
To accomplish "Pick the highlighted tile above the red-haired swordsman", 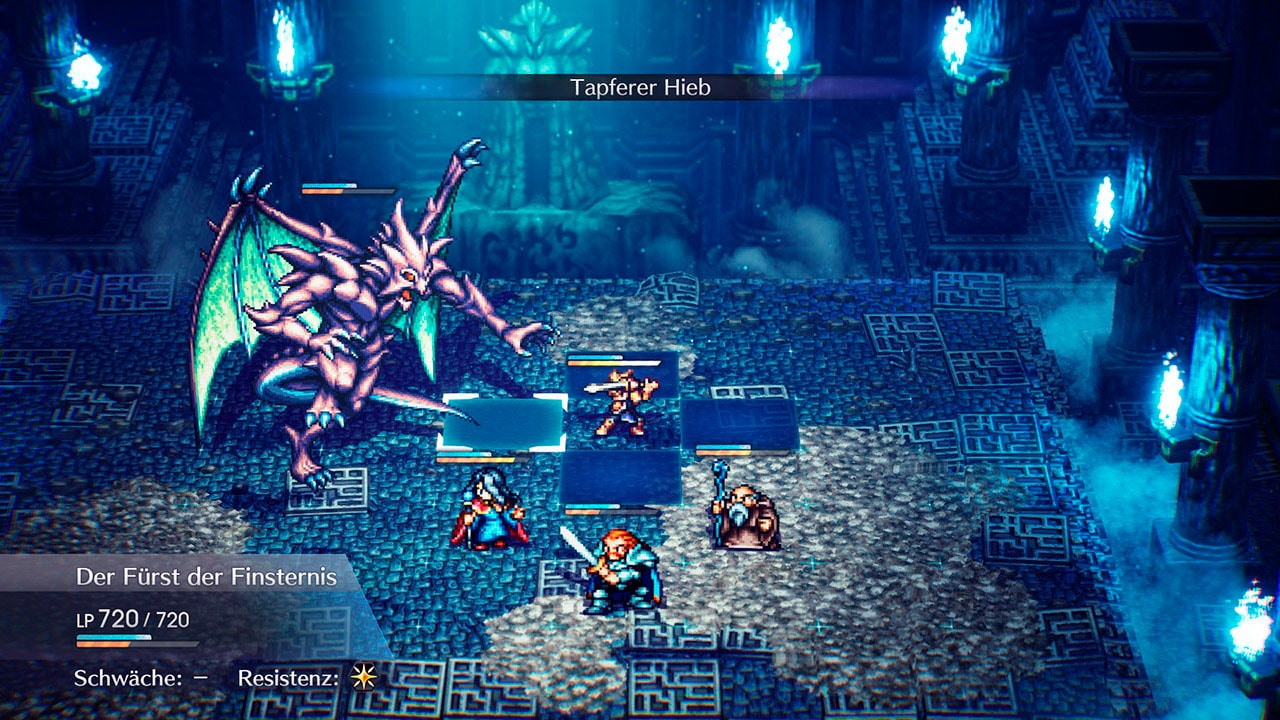I will coord(620,476).
